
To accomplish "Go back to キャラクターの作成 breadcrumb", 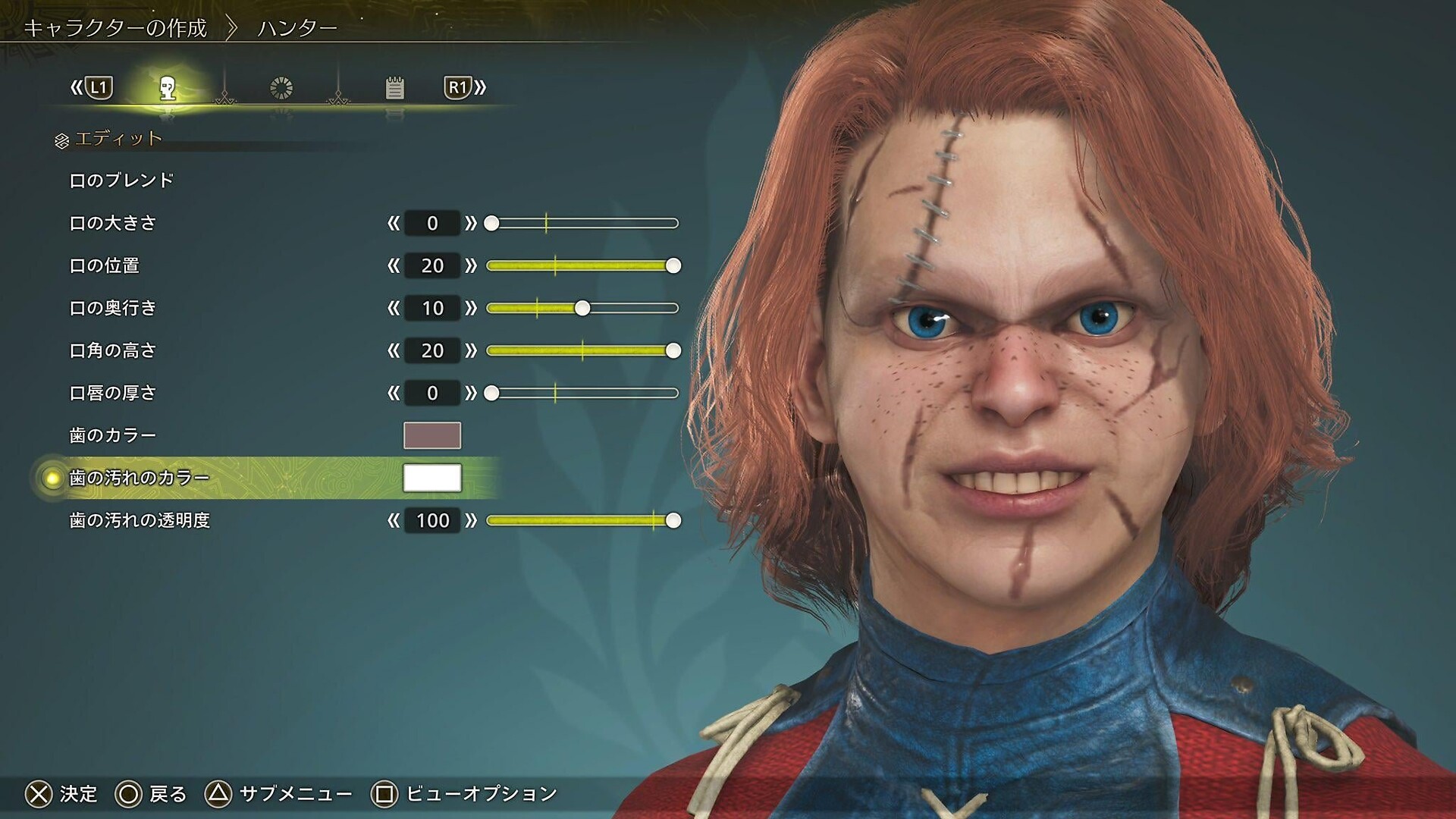I will point(115,28).
